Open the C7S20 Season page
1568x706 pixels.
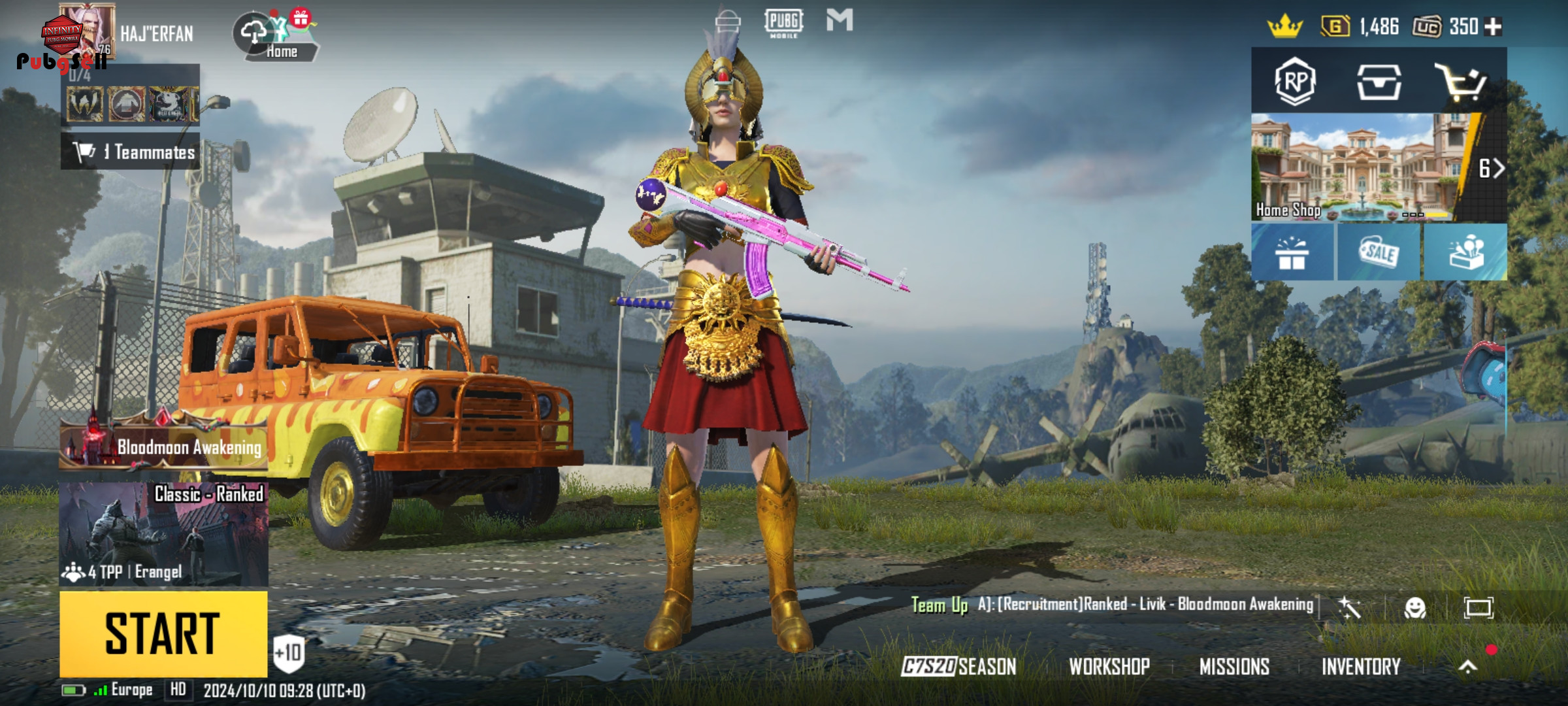(x=958, y=667)
